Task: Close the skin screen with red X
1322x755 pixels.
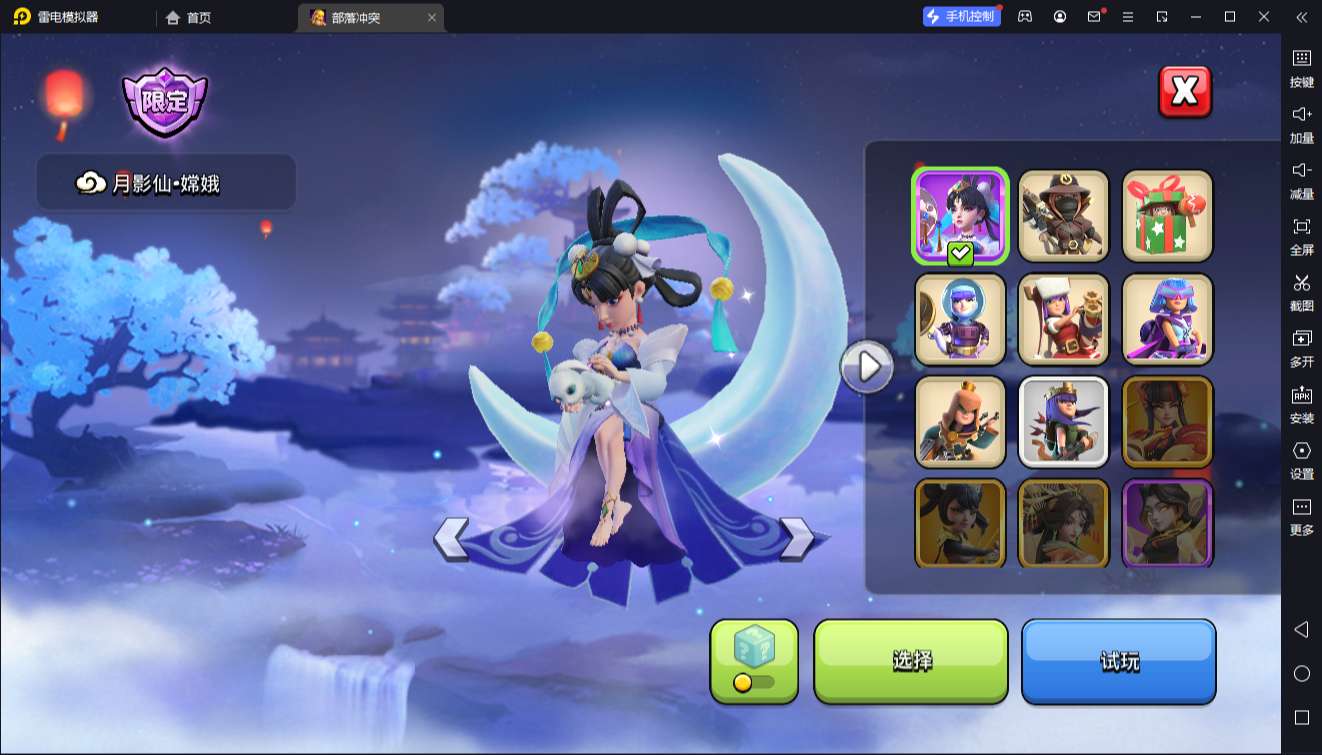Action: click(x=1185, y=92)
